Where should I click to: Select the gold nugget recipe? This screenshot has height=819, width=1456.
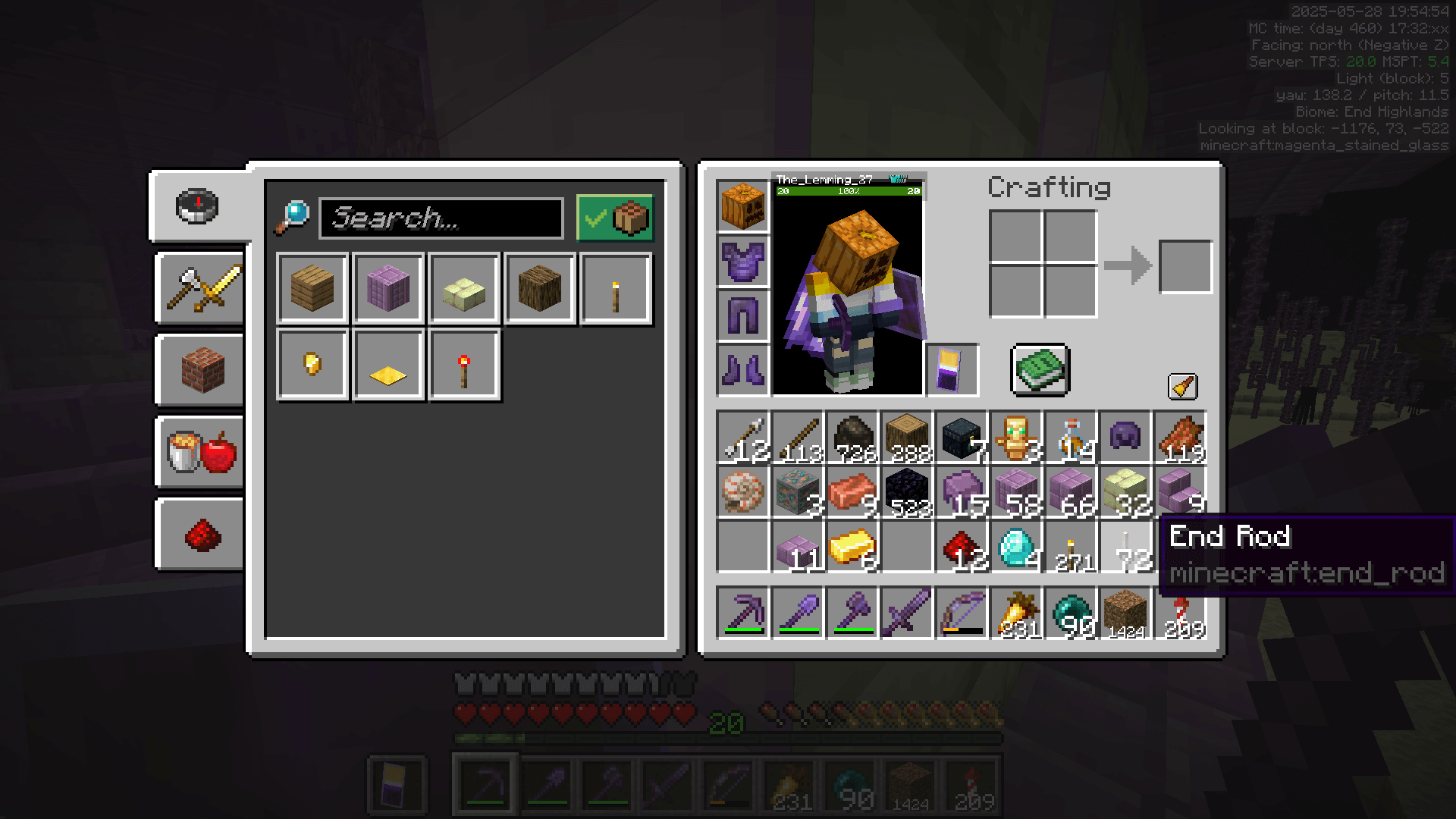pos(312,364)
